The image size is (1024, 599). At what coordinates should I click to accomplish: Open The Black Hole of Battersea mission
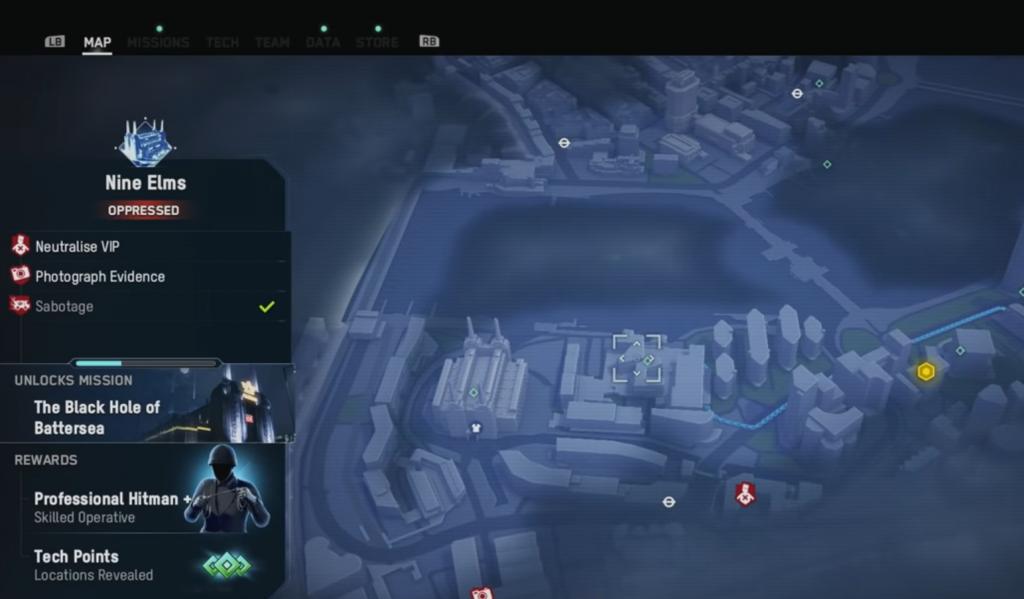pyautogui.click(x=97, y=417)
